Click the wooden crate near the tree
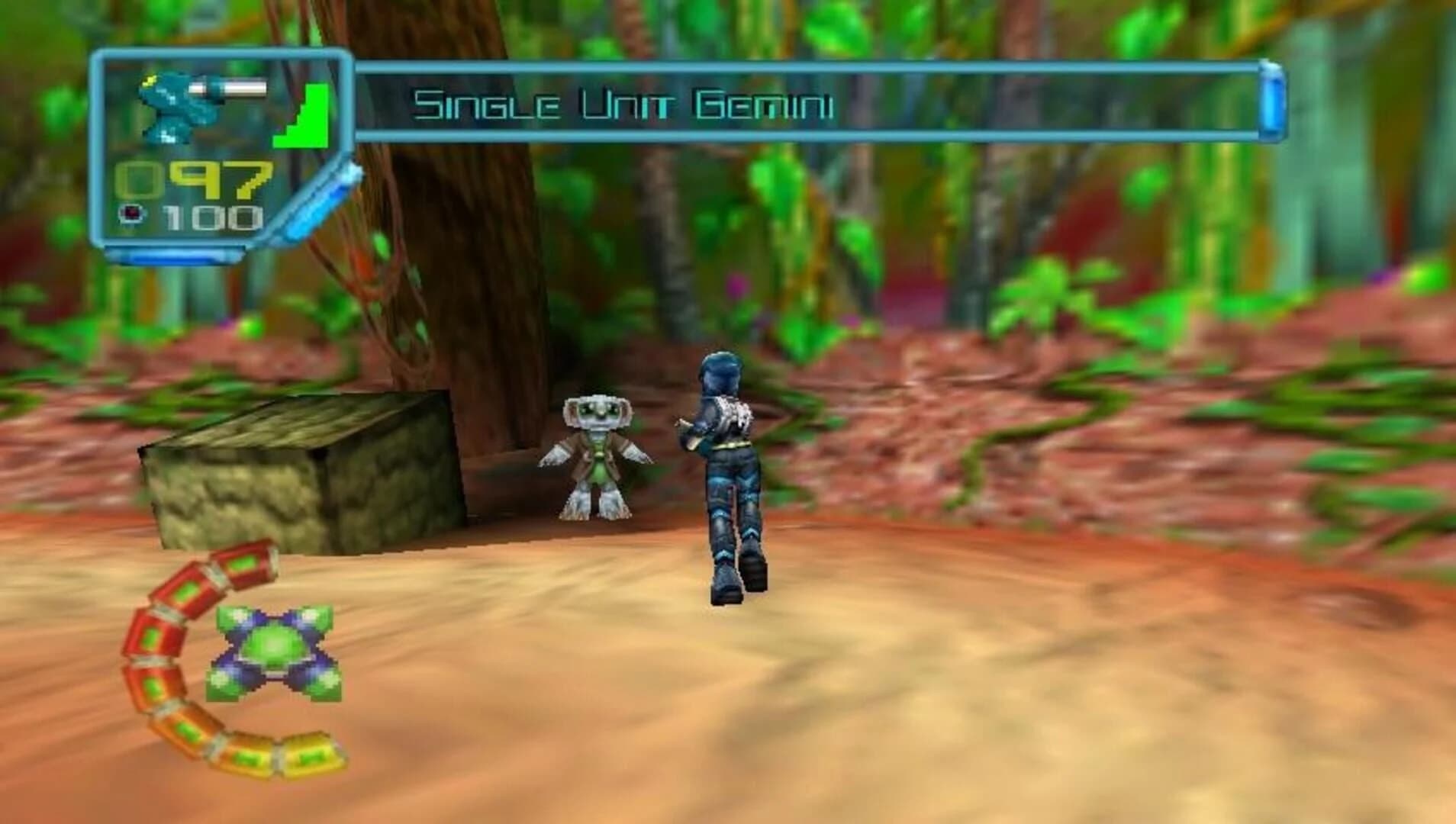 point(305,473)
